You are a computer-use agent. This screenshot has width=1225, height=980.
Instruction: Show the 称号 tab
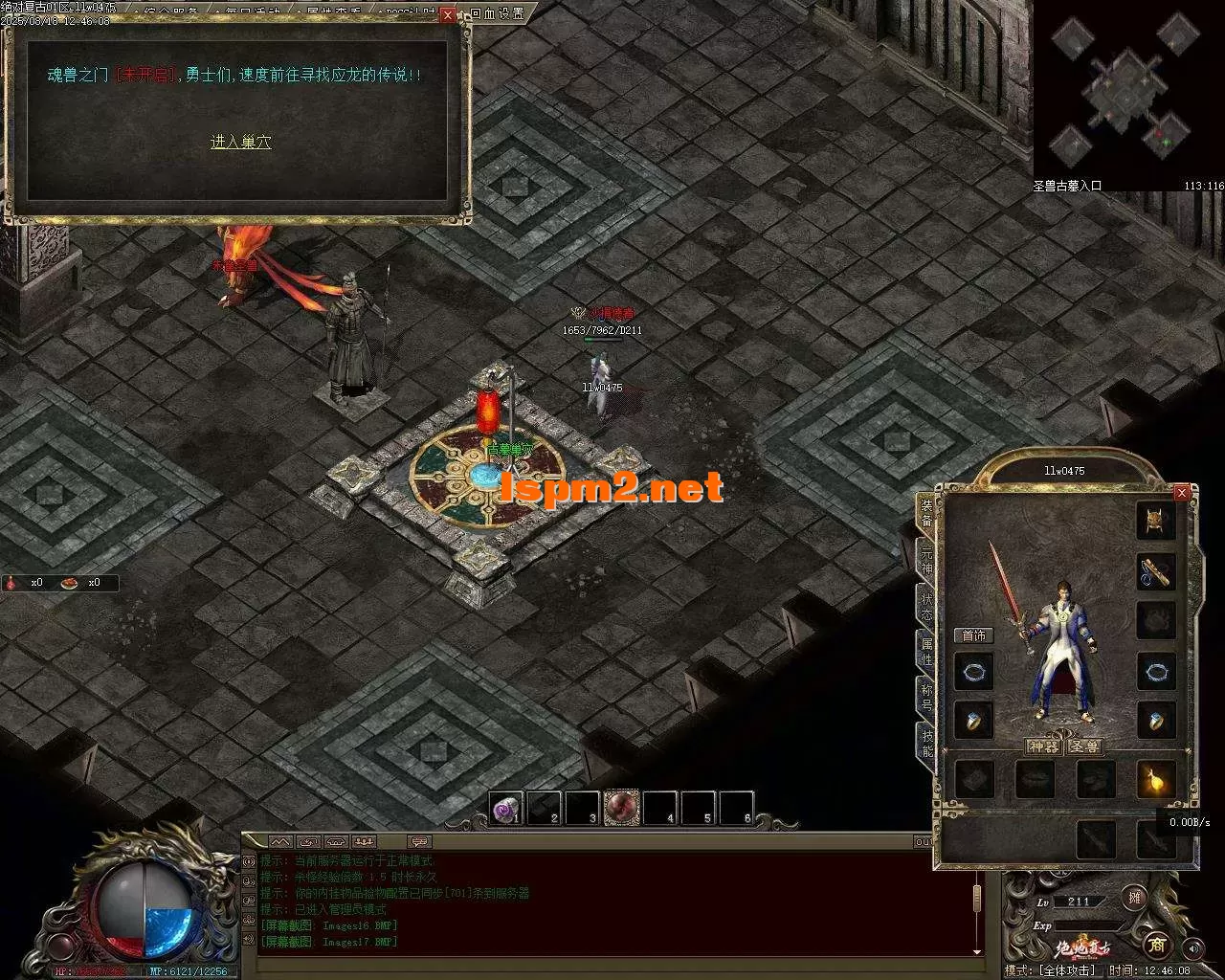925,695
